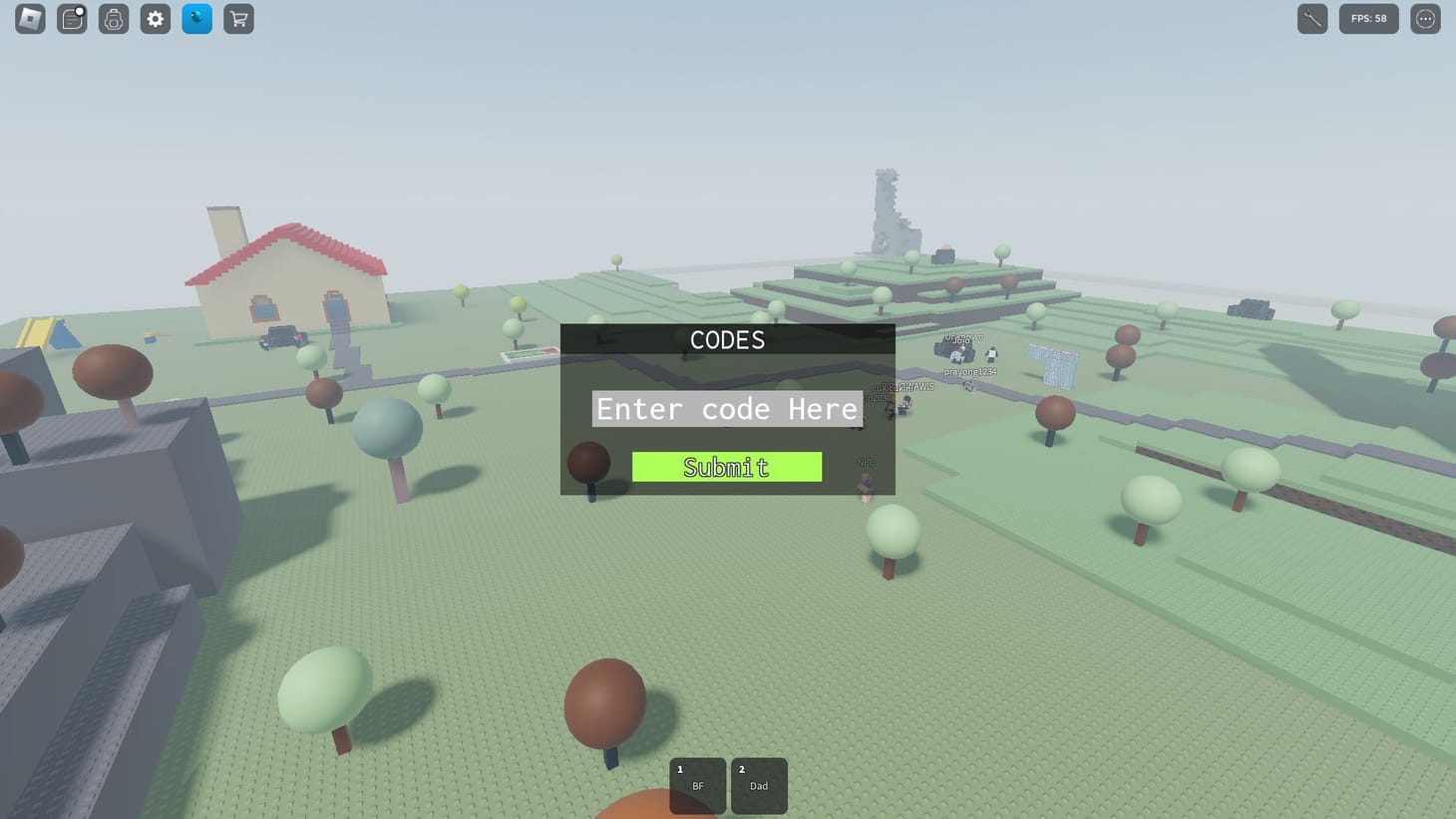The image size is (1456, 819).
Task: Click the cuRiousHYAWIS nametag
Action: point(901,385)
